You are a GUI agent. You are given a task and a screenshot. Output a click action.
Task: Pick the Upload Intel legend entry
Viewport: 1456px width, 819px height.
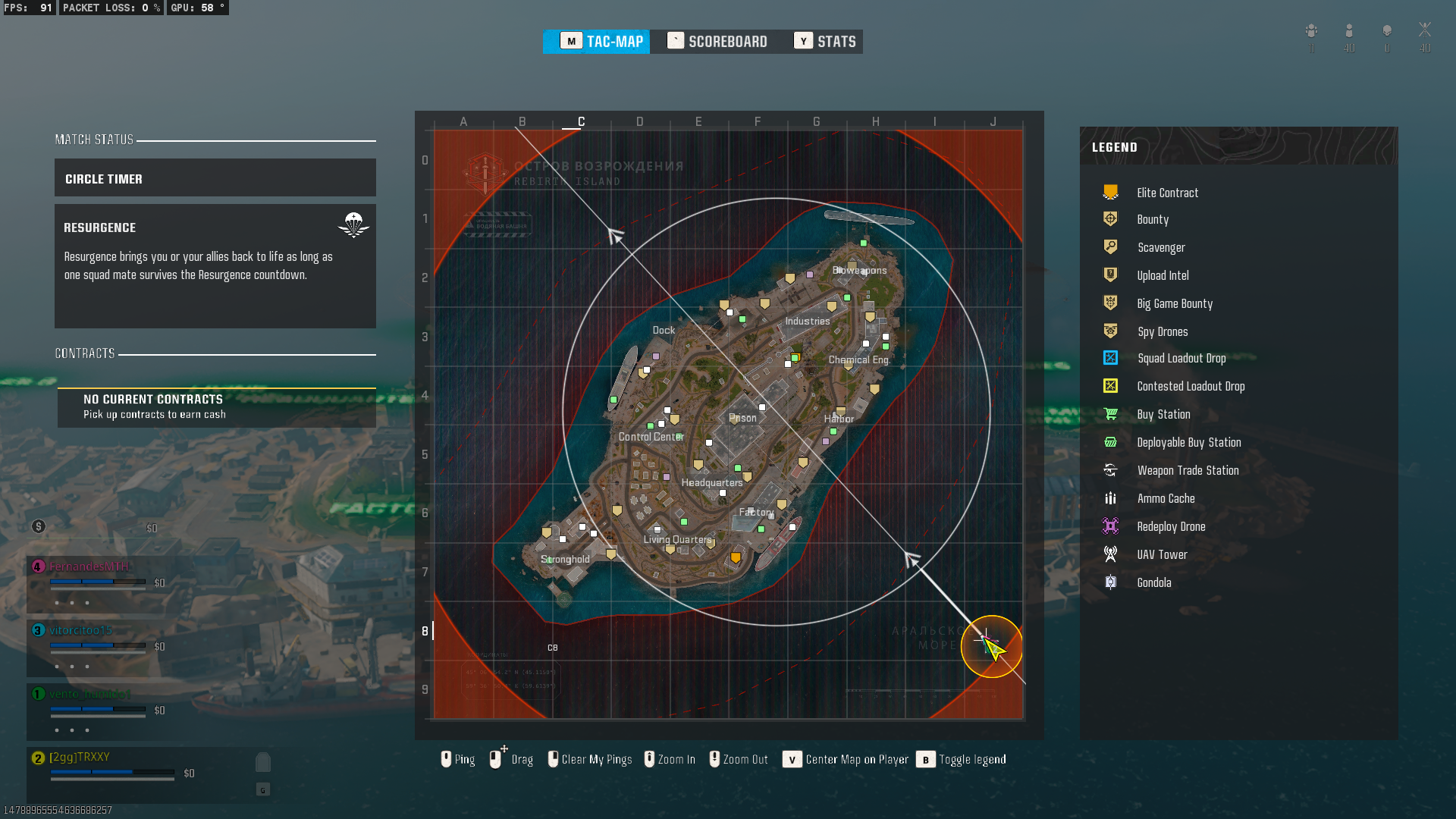tap(1163, 276)
